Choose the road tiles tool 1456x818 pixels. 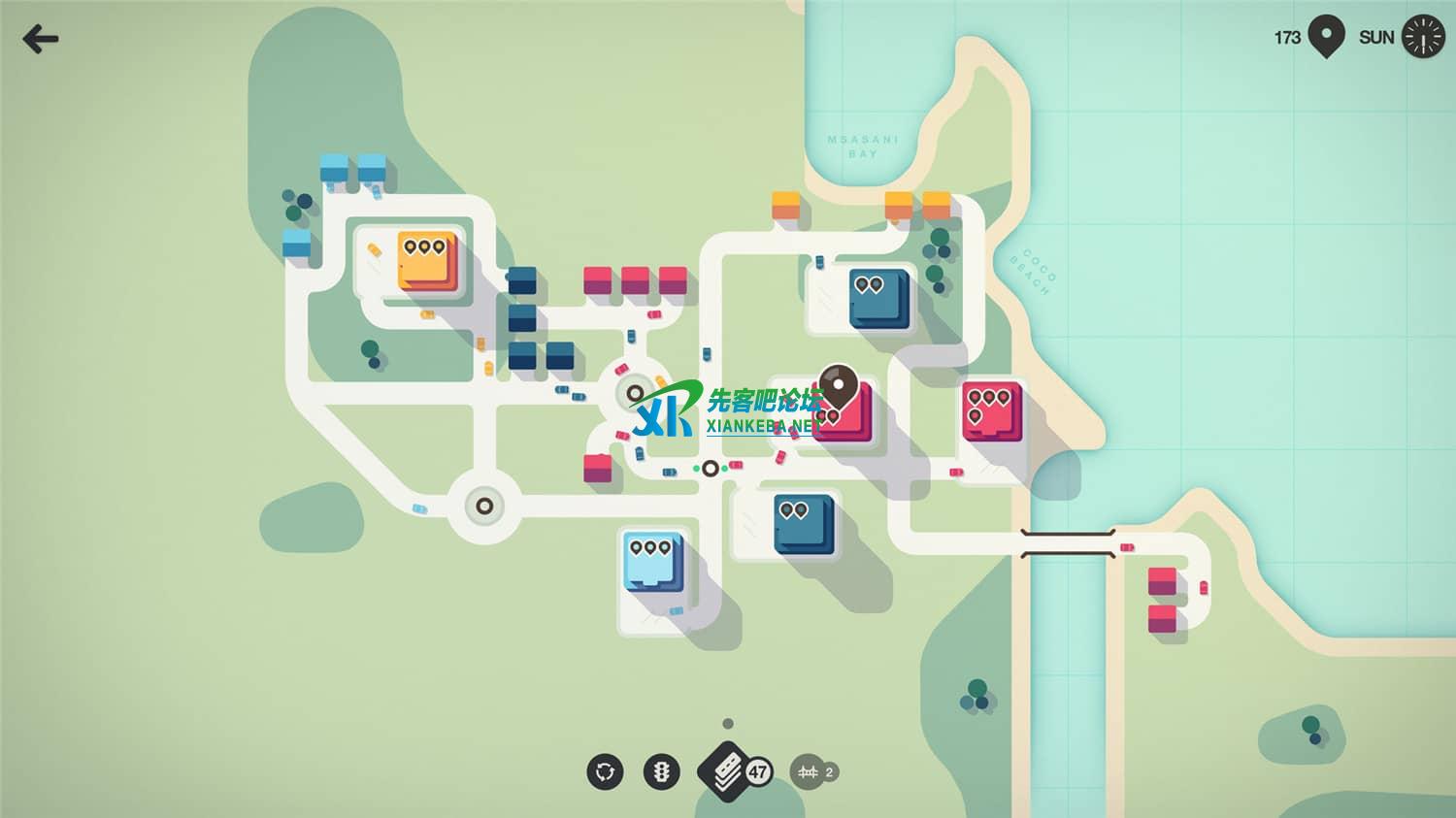click(725, 772)
